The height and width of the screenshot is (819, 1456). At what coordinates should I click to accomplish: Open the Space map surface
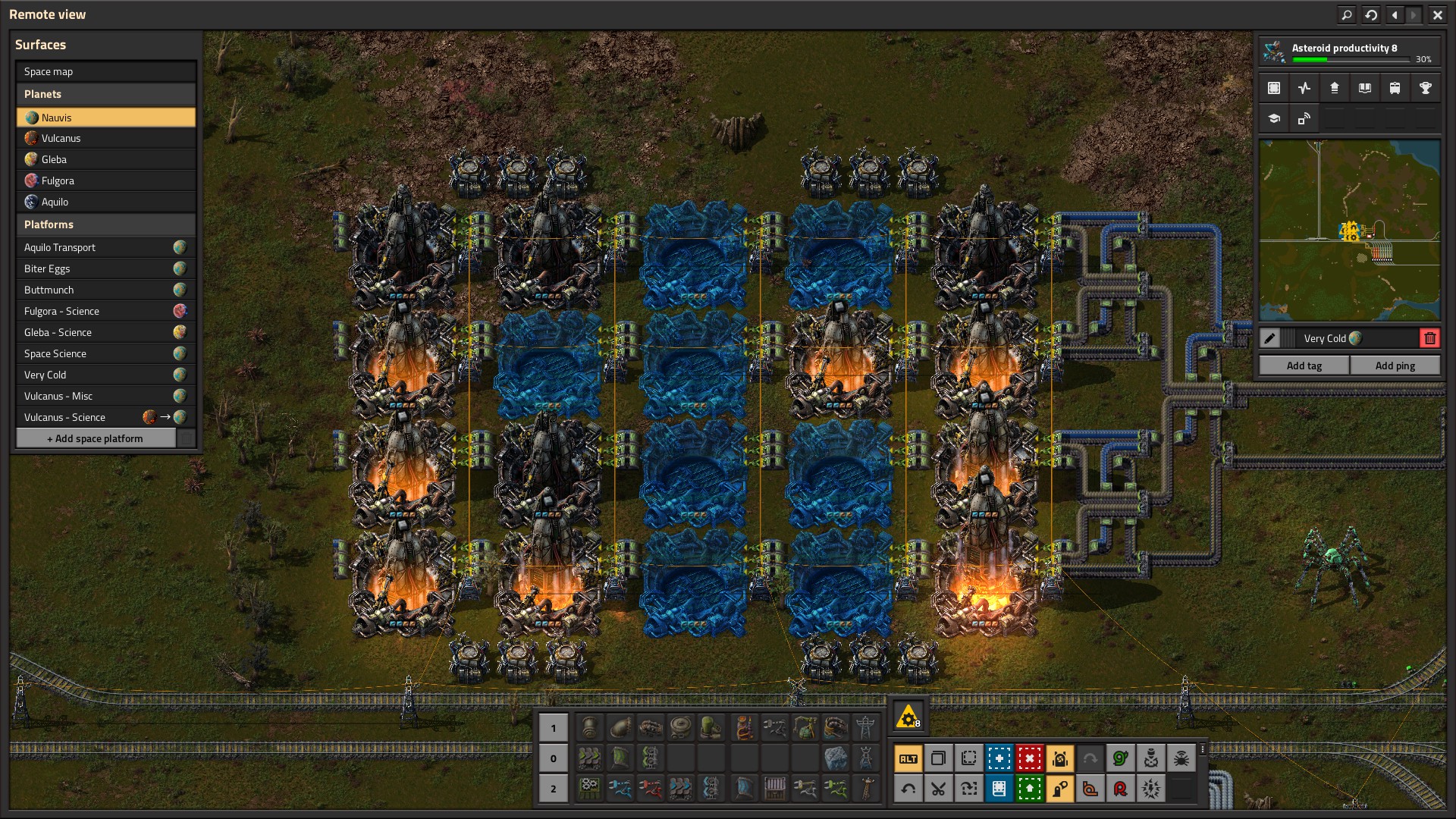click(105, 71)
